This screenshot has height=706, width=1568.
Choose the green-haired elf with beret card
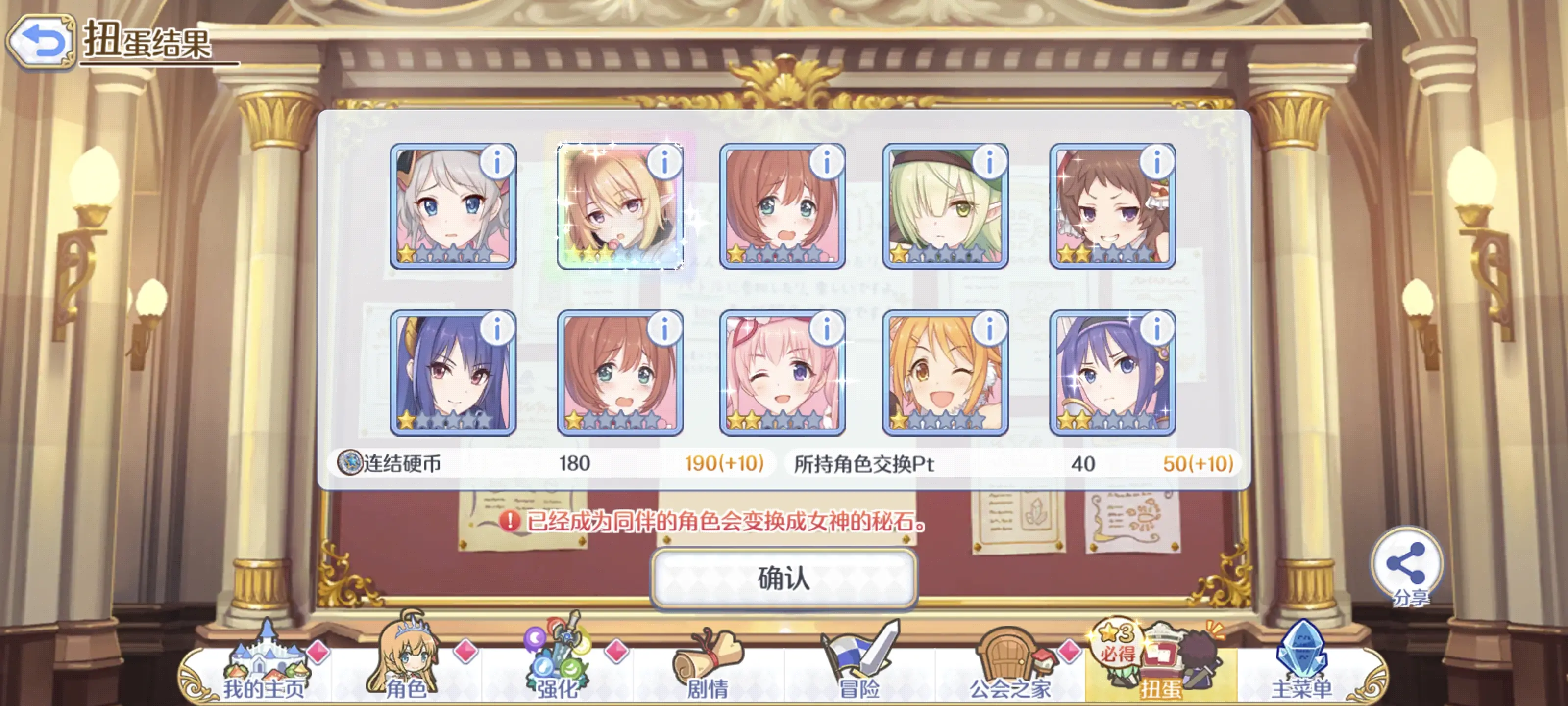944,207
